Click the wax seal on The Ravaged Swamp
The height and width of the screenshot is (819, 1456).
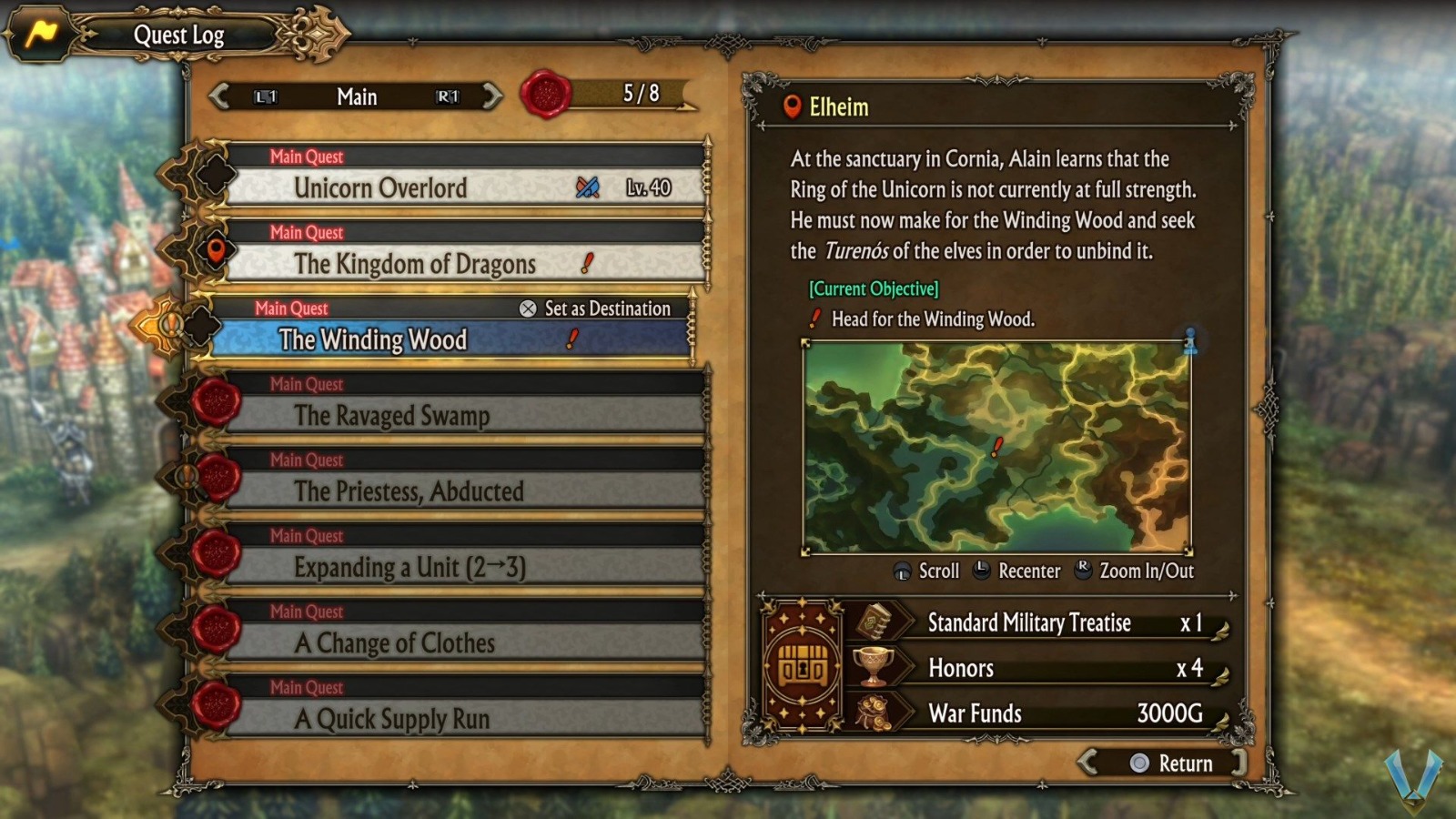click(216, 400)
